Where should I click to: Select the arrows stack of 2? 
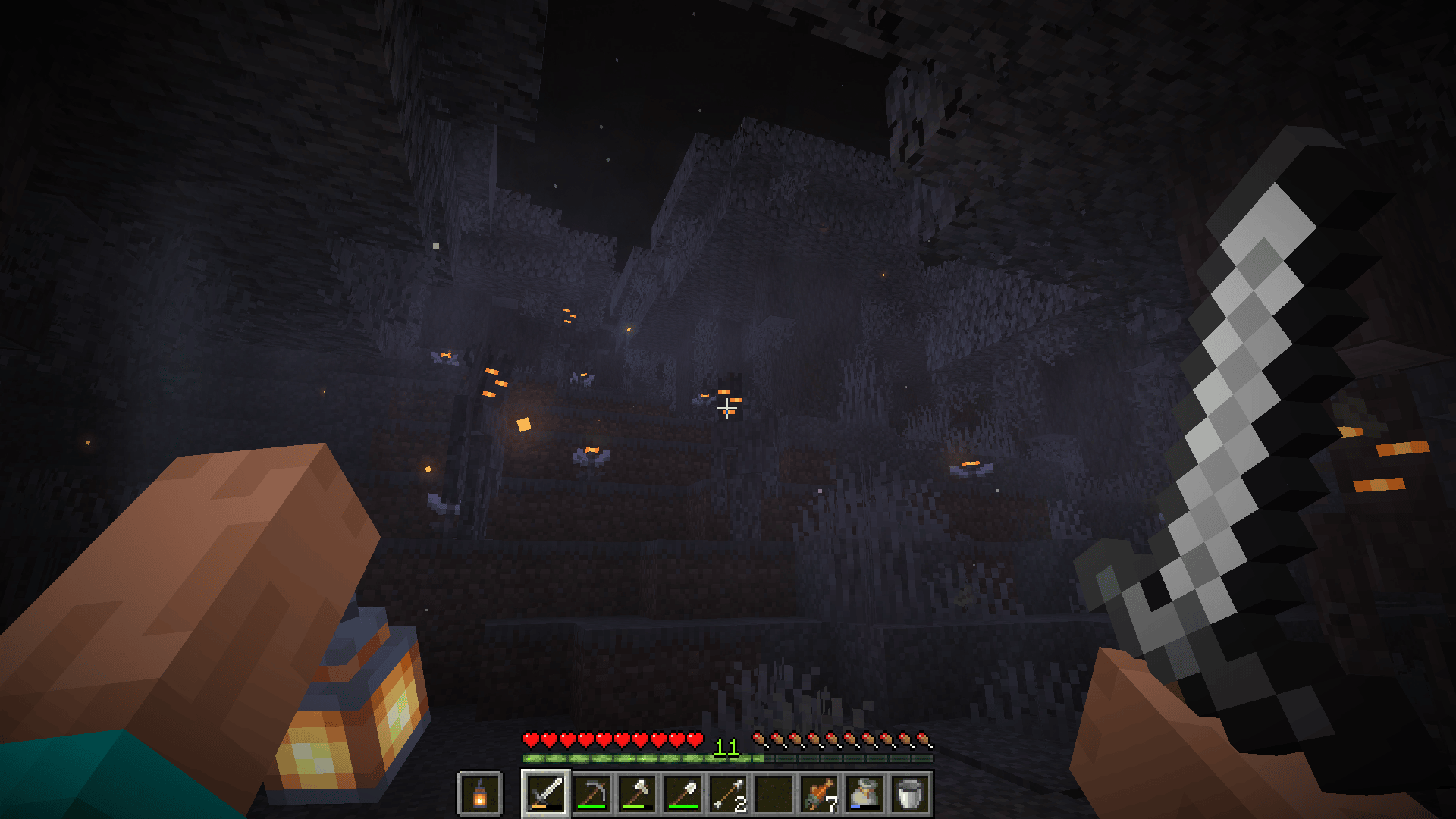click(x=728, y=794)
